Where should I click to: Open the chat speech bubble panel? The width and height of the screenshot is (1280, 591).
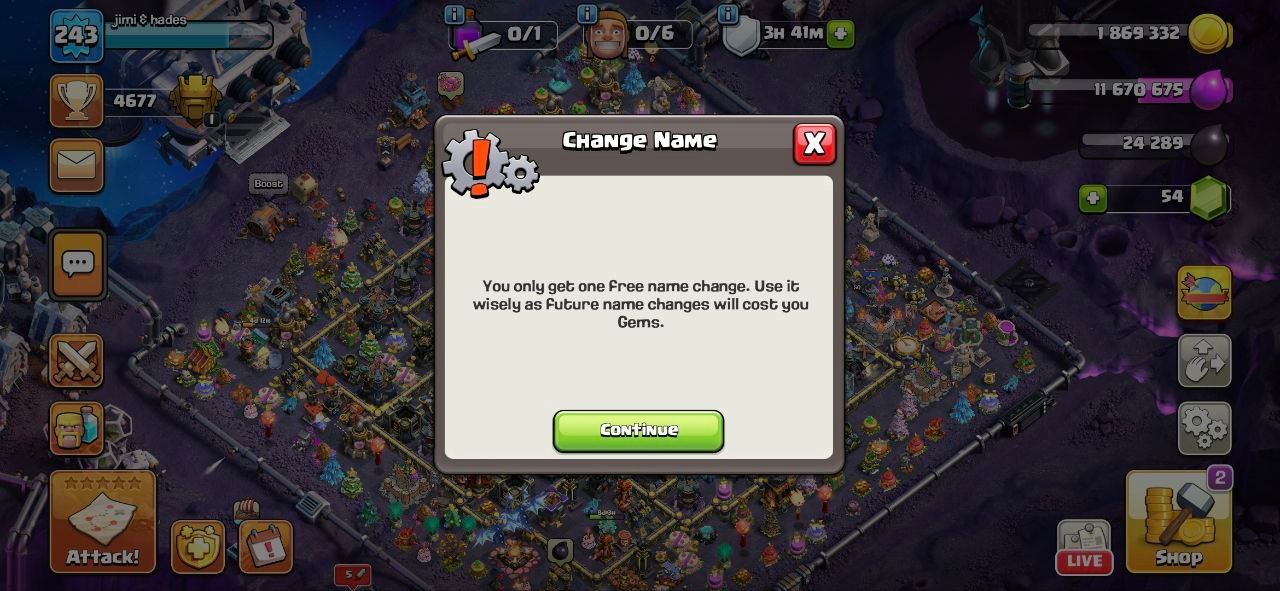(x=77, y=265)
